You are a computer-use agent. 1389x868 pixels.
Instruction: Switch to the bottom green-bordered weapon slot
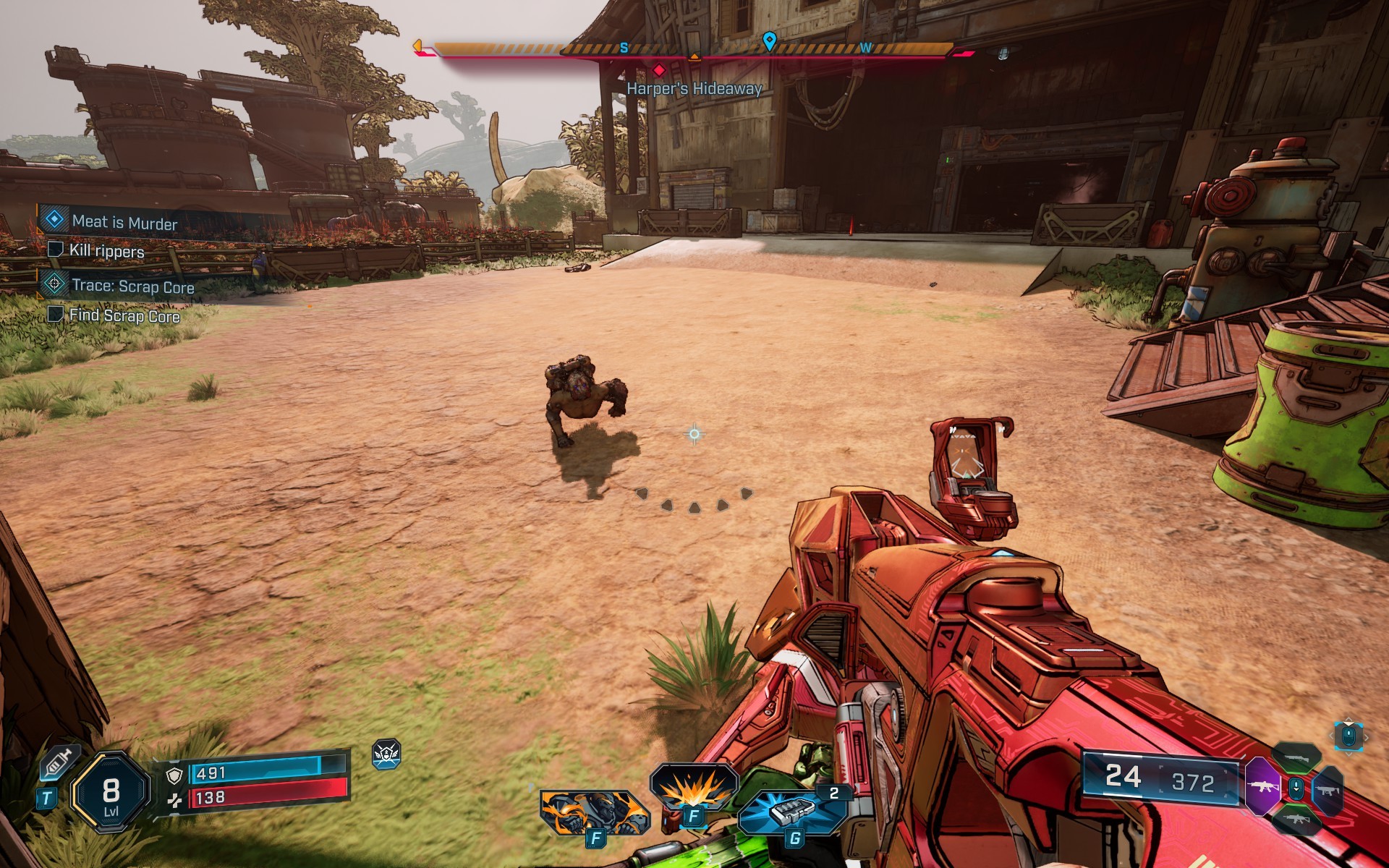[1296, 820]
